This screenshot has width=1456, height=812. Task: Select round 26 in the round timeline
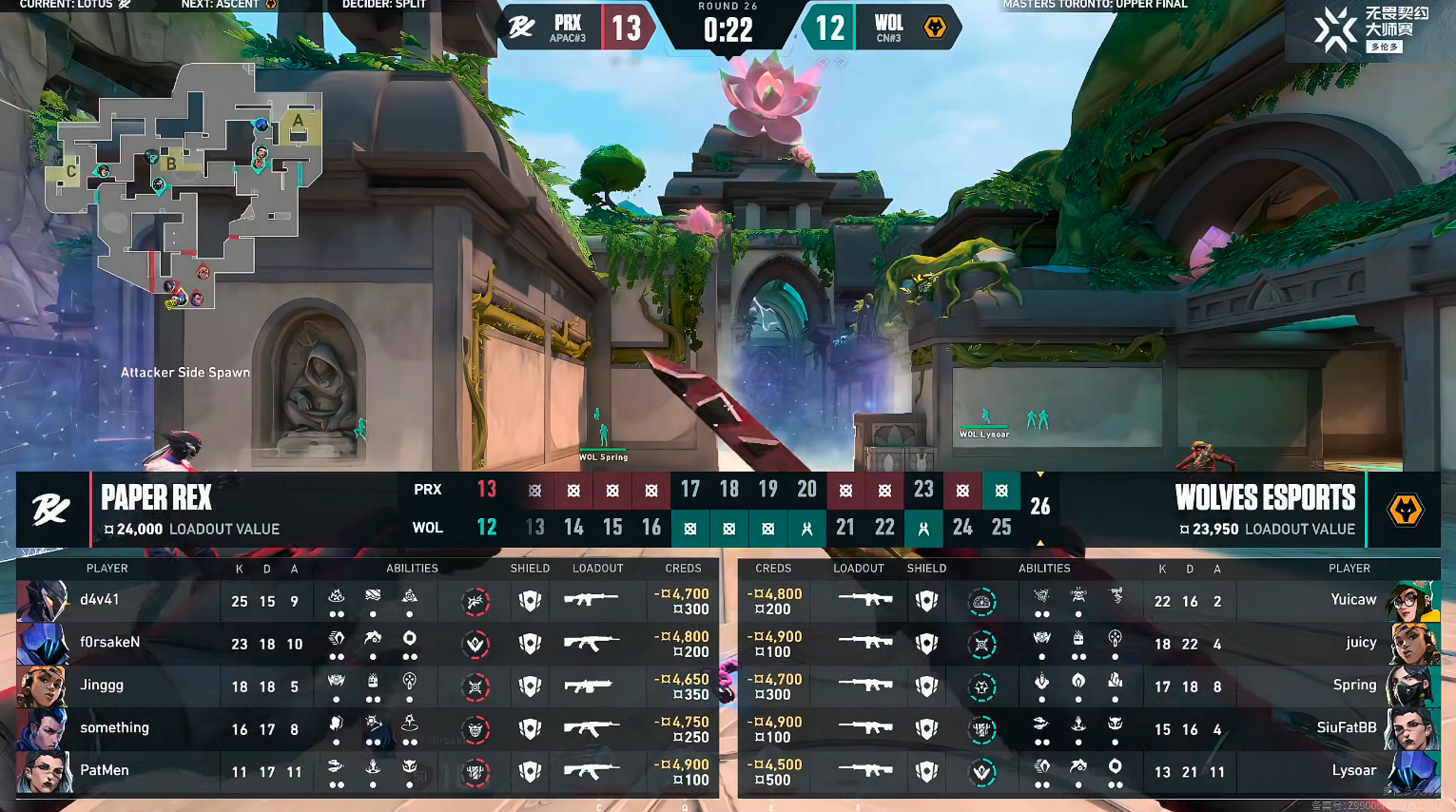pos(1039,507)
